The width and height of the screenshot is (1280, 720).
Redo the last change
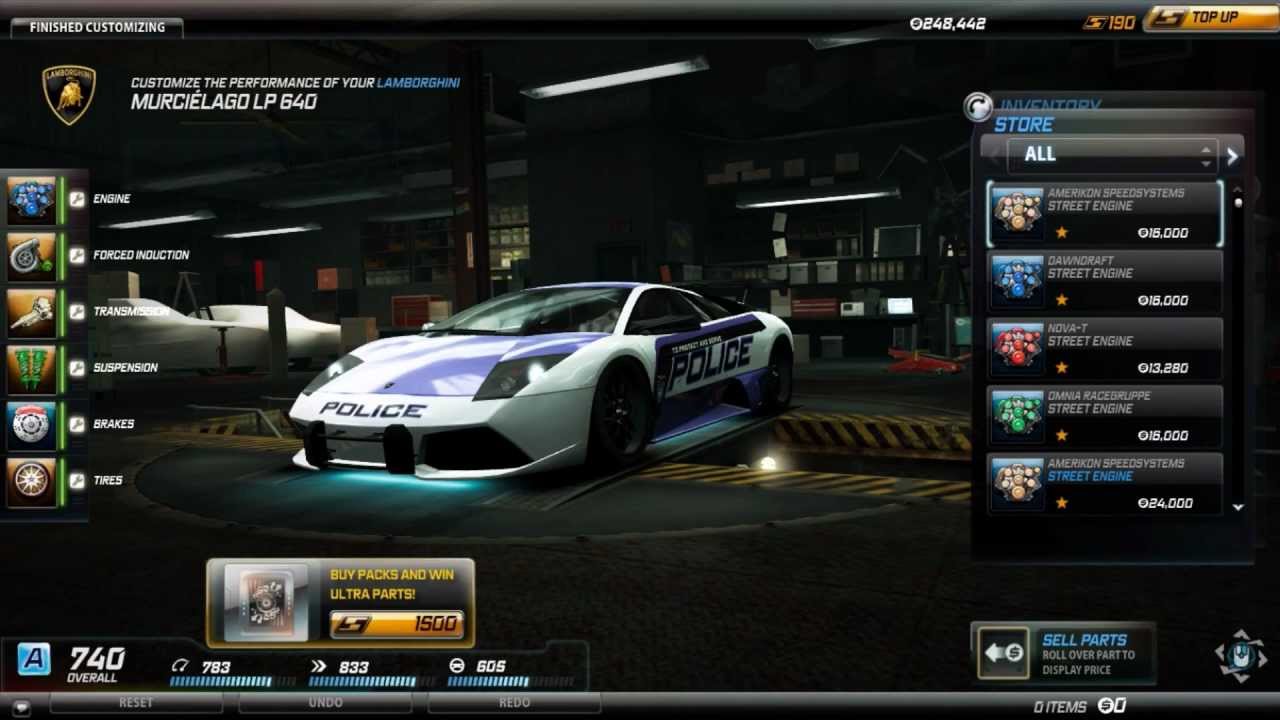tap(514, 703)
